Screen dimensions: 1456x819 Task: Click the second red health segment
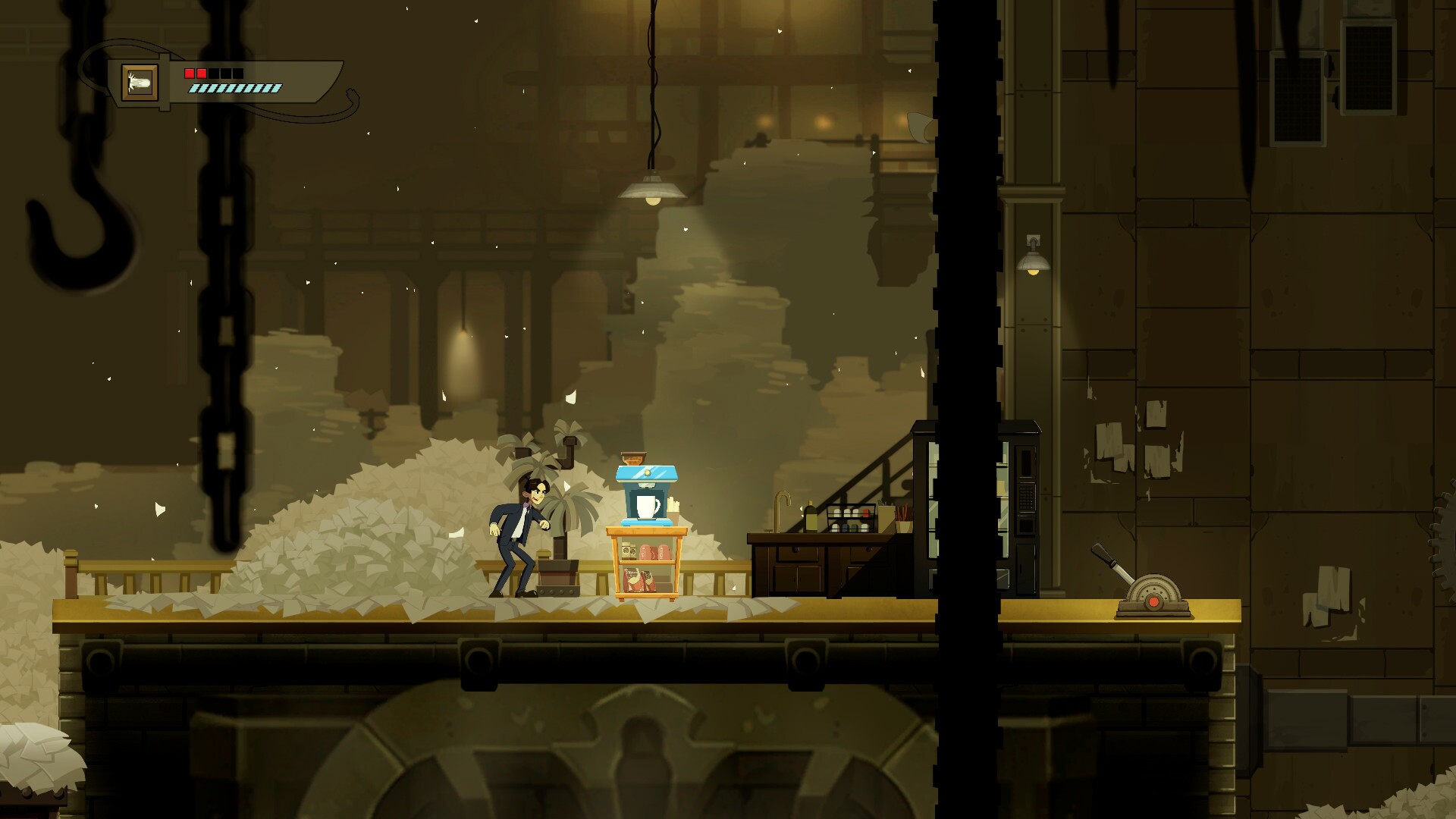(x=201, y=74)
